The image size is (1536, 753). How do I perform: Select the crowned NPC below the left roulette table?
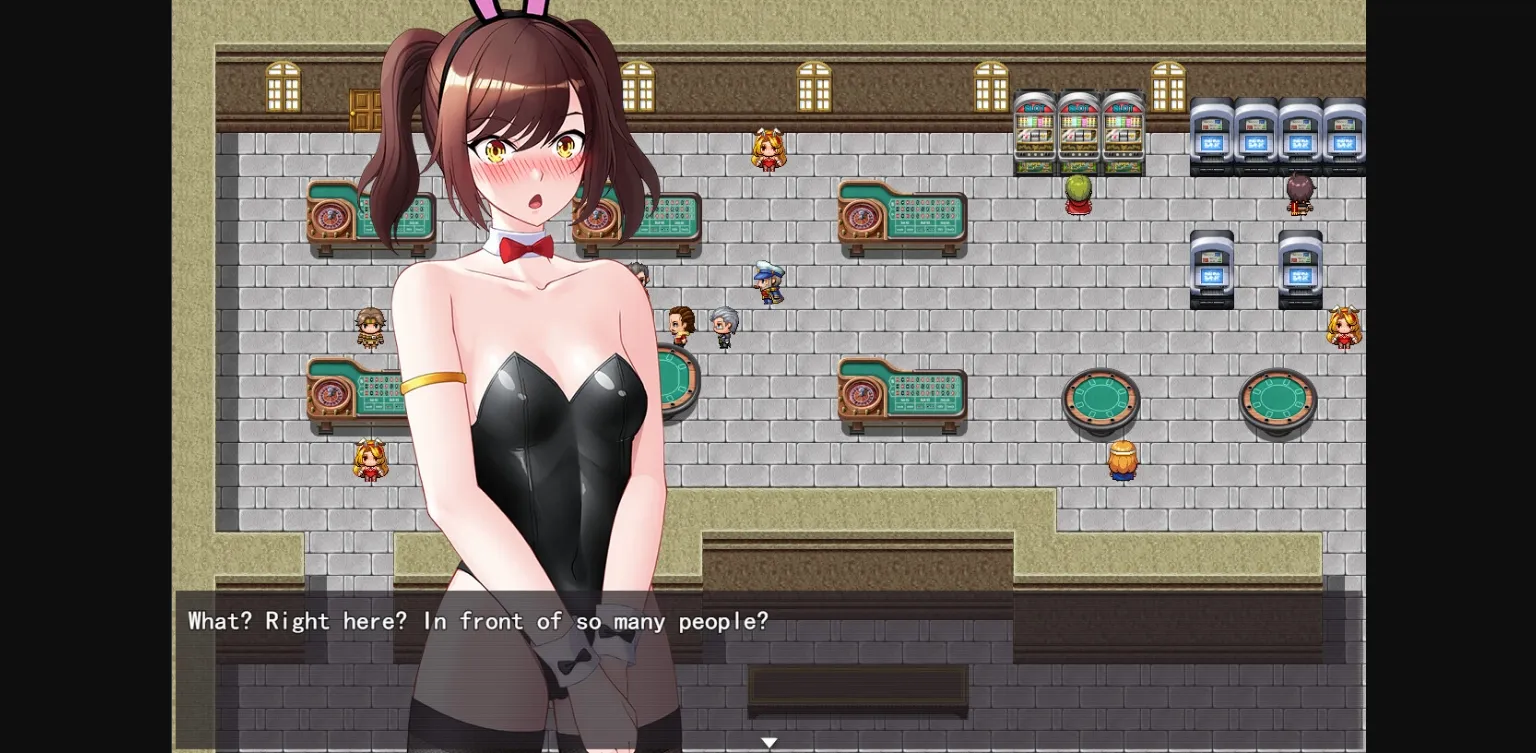[x=370, y=462]
